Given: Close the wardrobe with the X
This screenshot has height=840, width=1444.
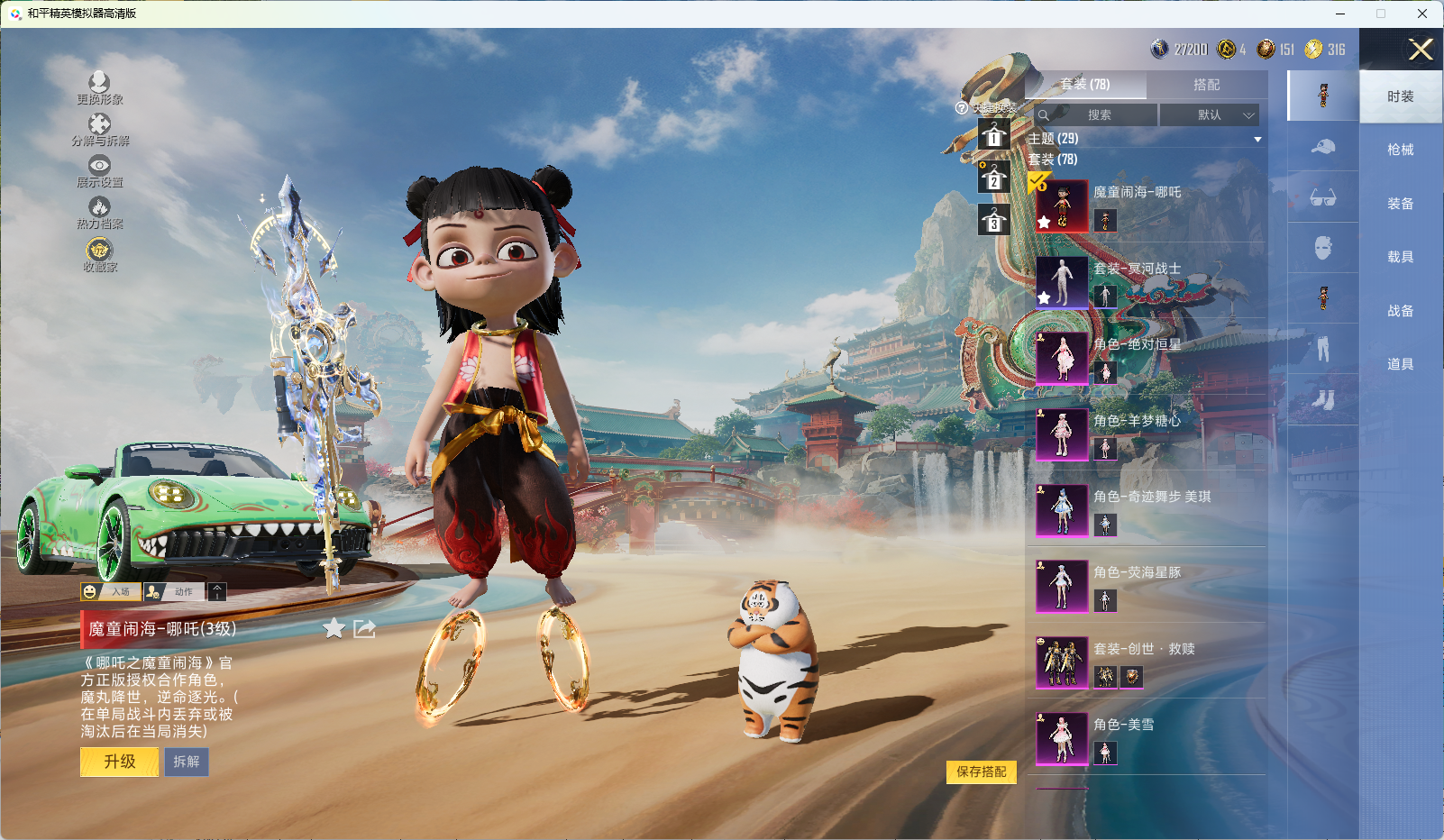Looking at the screenshot, I should click(x=1421, y=50).
